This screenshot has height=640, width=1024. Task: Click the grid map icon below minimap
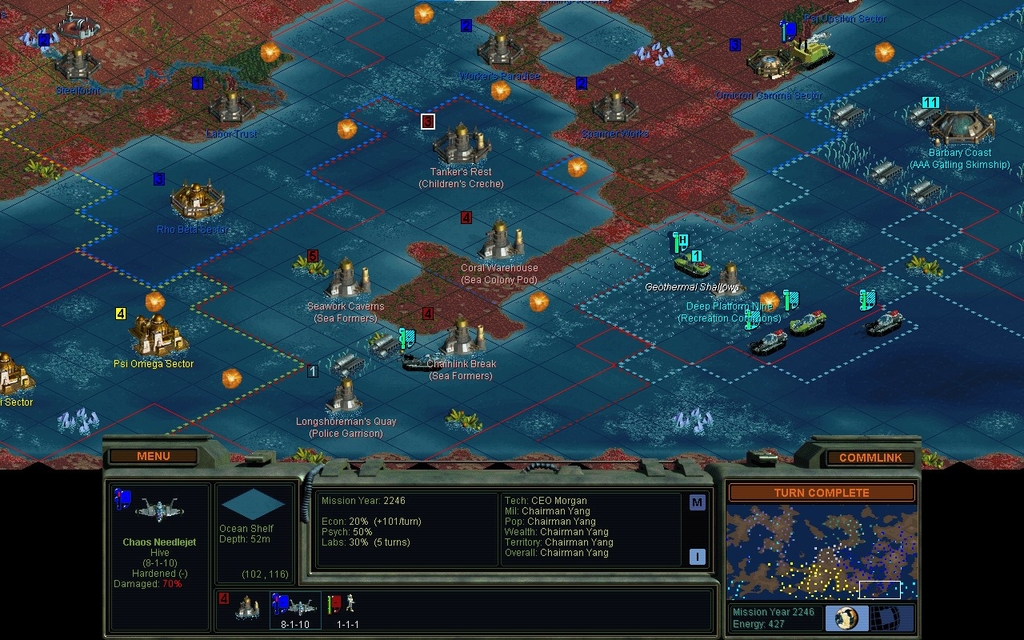[896, 618]
